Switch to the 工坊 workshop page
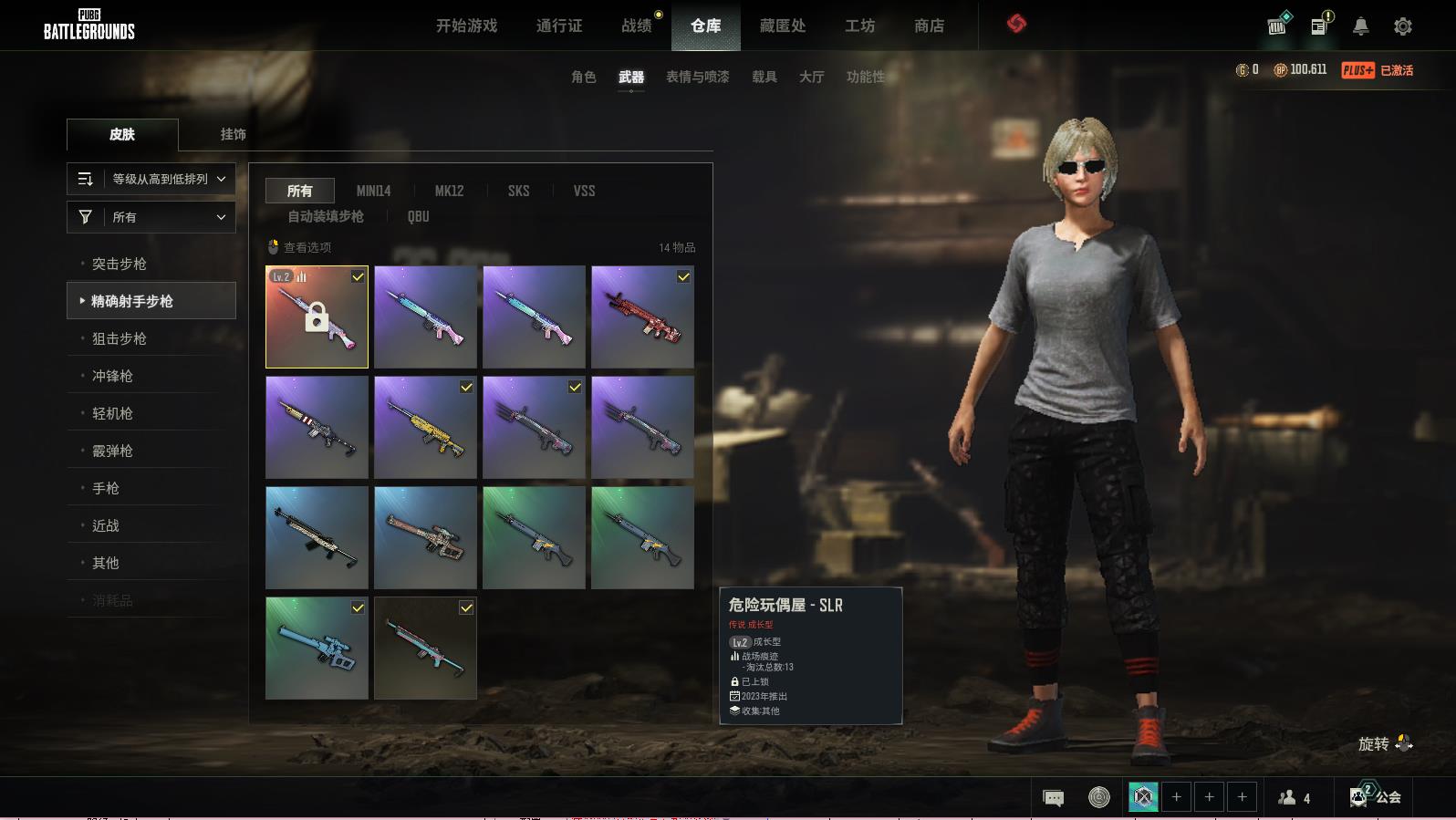Image resolution: width=1456 pixels, height=820 pixels. [859, 26]
